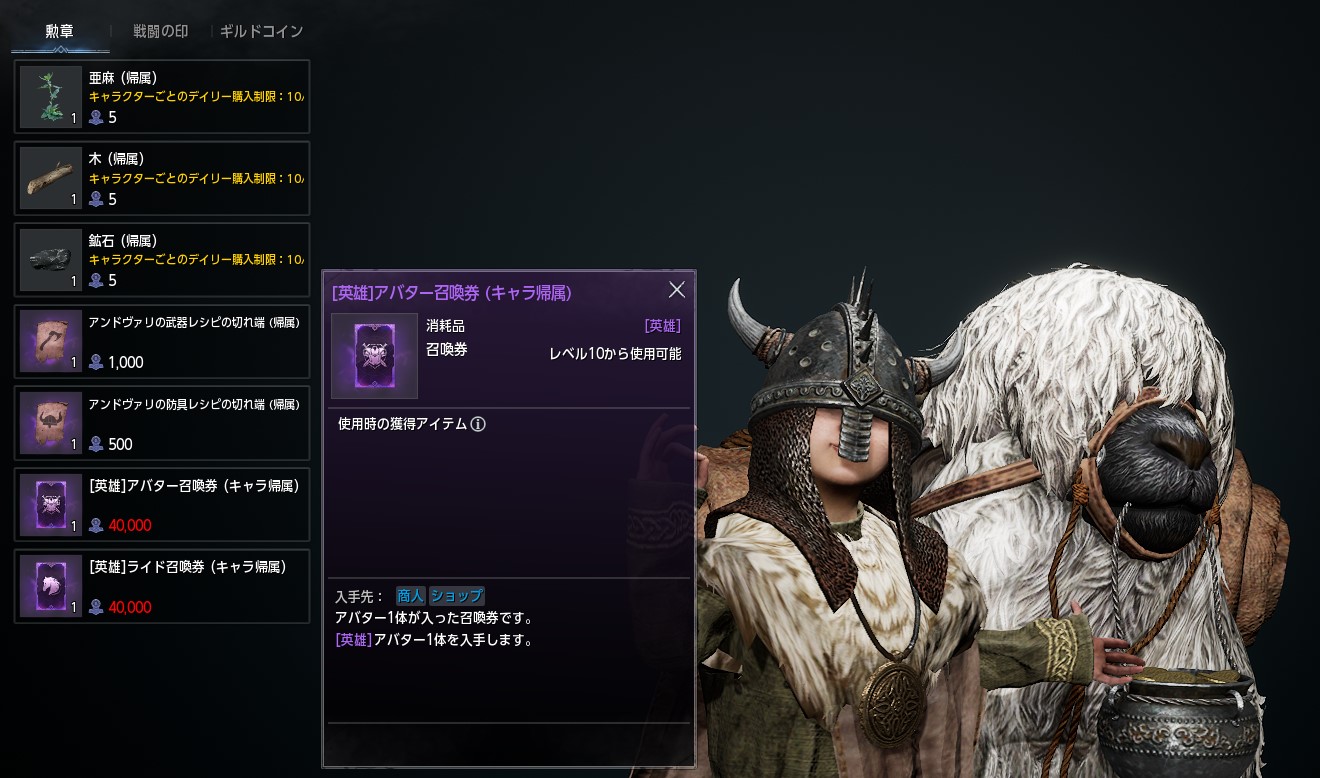Image resolution: width=1320 pixels, height=778 pixels.
Task: Click the currency icon beside the 1,000 price
Action: click(x=96, y=362)
